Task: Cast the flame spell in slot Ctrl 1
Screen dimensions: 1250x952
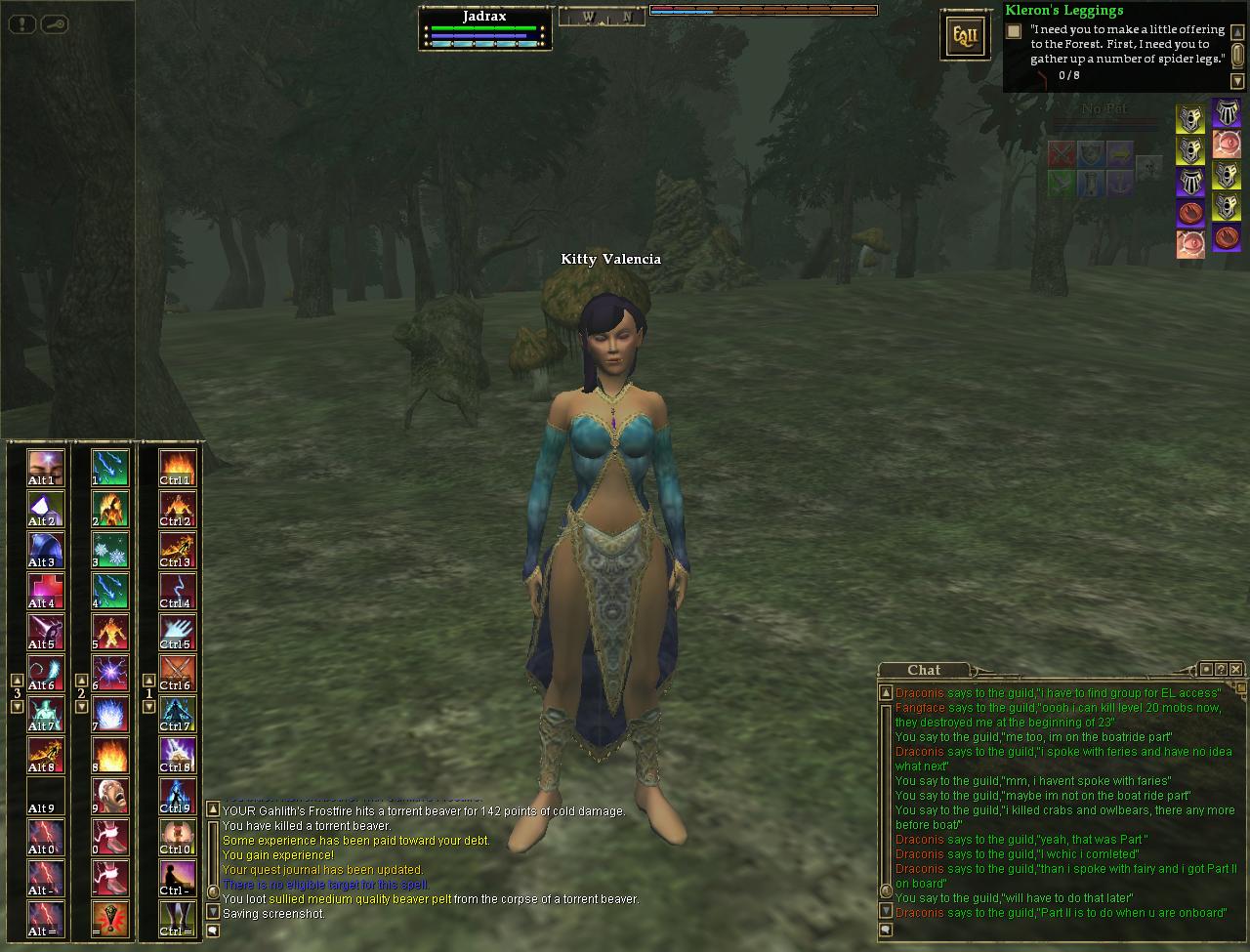Action: 177,468
